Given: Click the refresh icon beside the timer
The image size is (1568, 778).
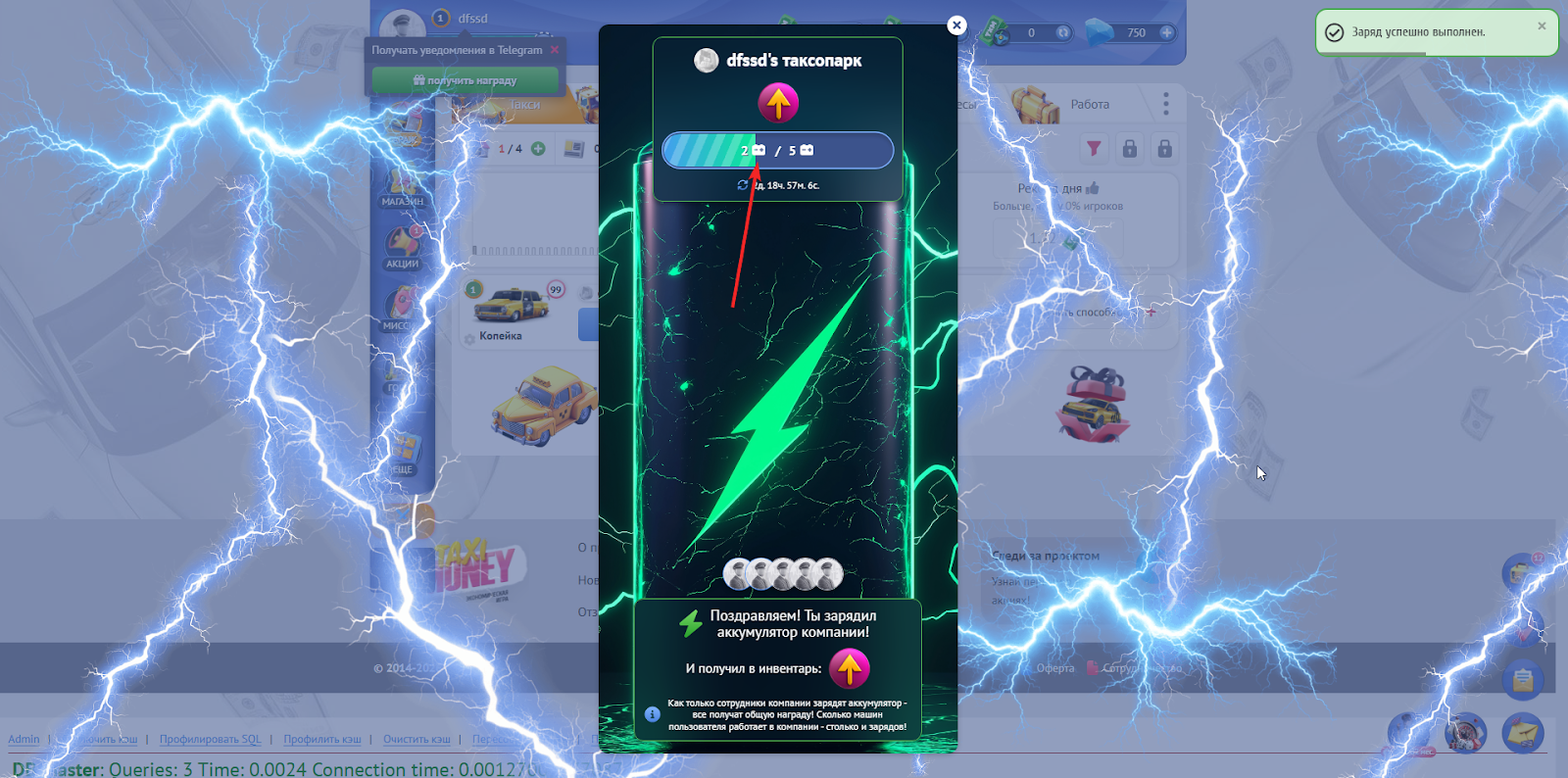Looking at the screenshot, I should (743, 185).
